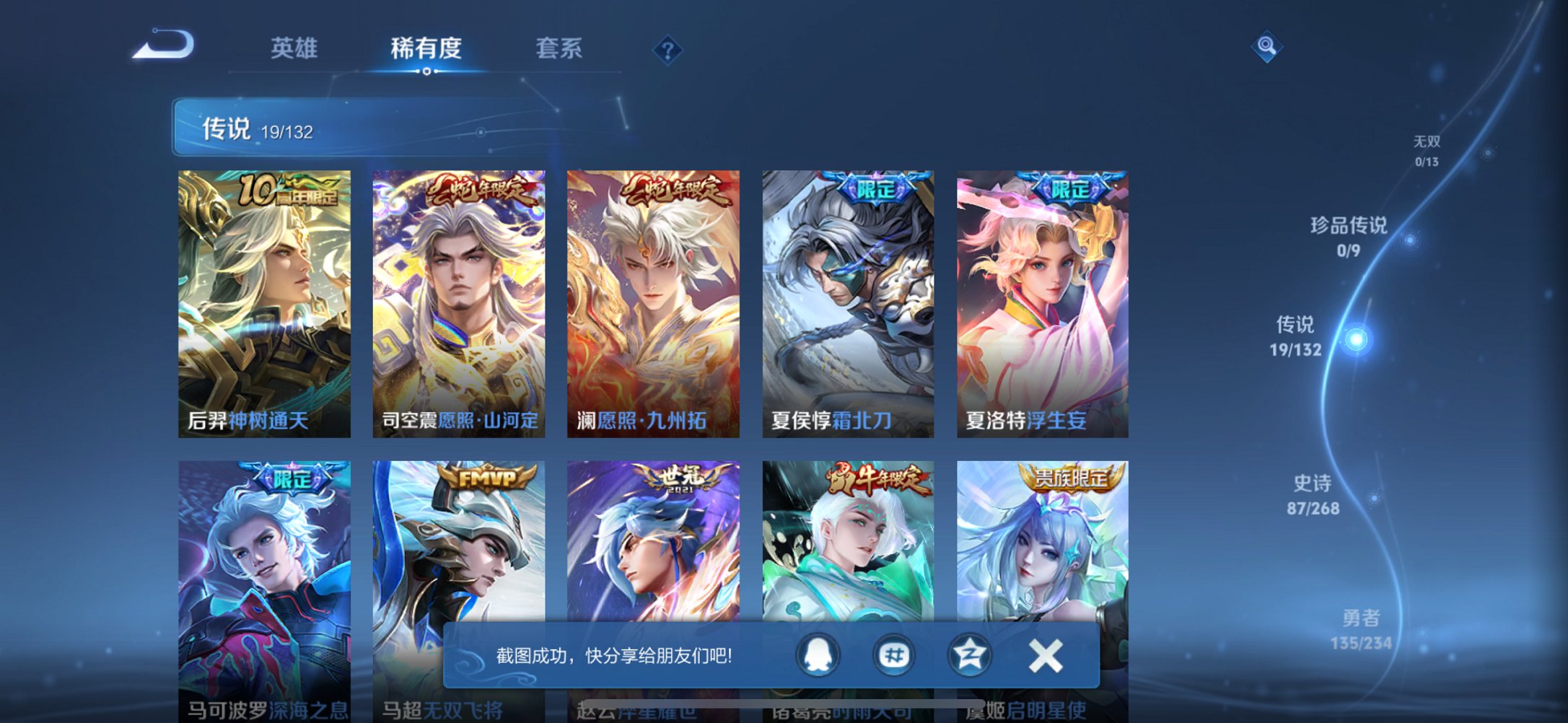This screenshot has width=1568, height=723.
Task: Switch to the 套系 tab
Action: [x=559, y=48]
